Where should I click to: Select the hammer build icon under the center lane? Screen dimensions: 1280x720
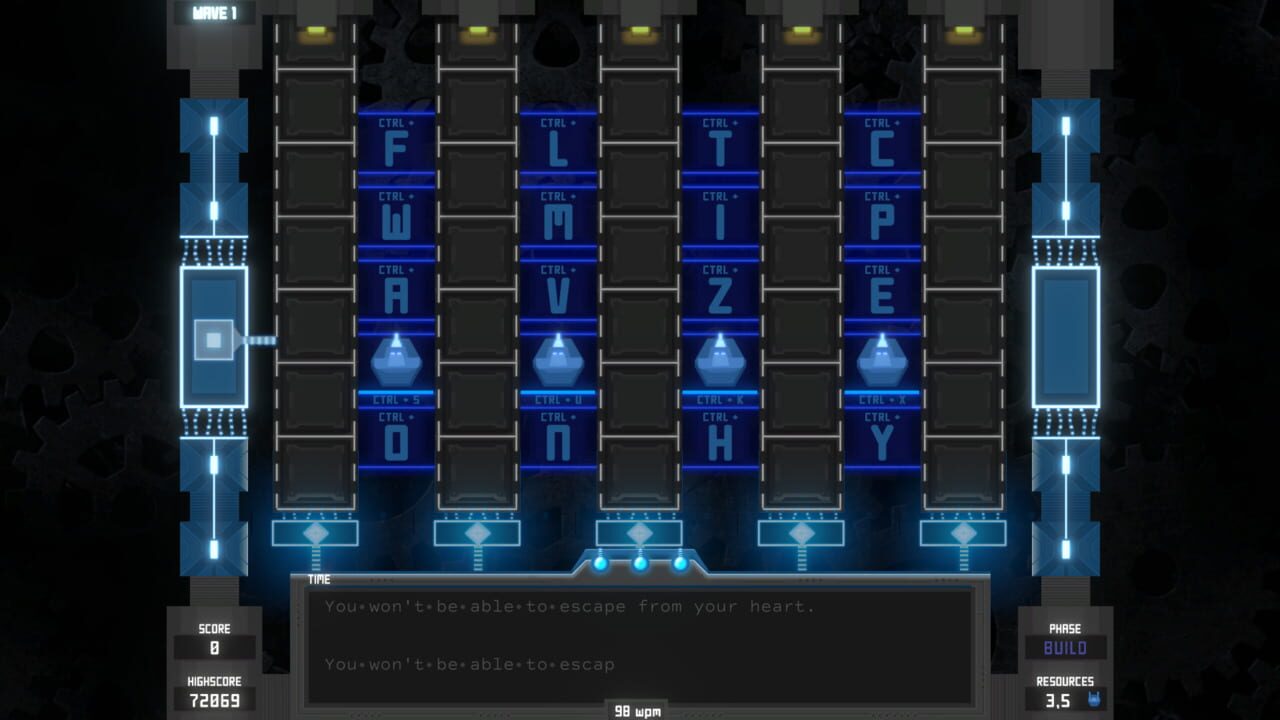(x=638, y=533)
